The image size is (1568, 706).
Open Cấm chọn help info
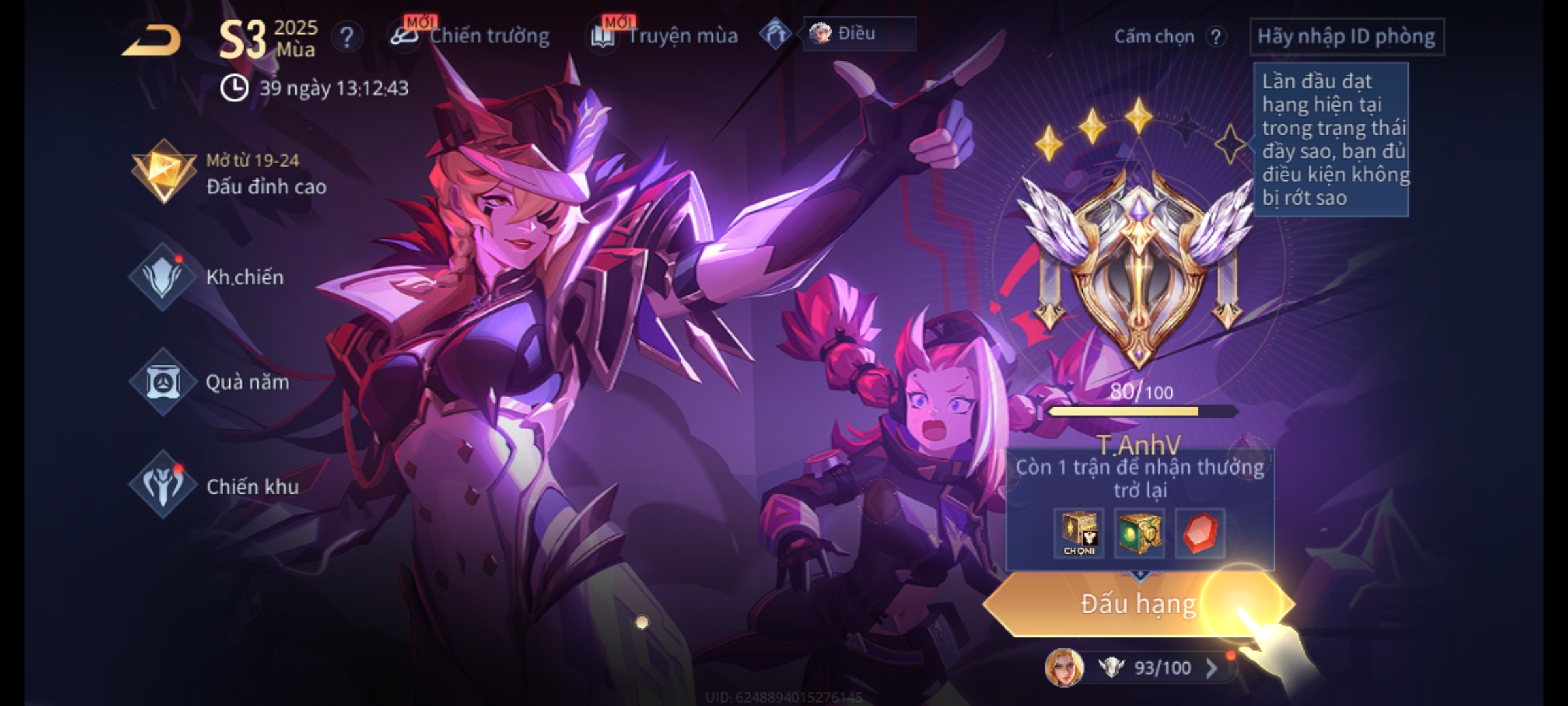pyautogui.click(x=1215, y=37)
